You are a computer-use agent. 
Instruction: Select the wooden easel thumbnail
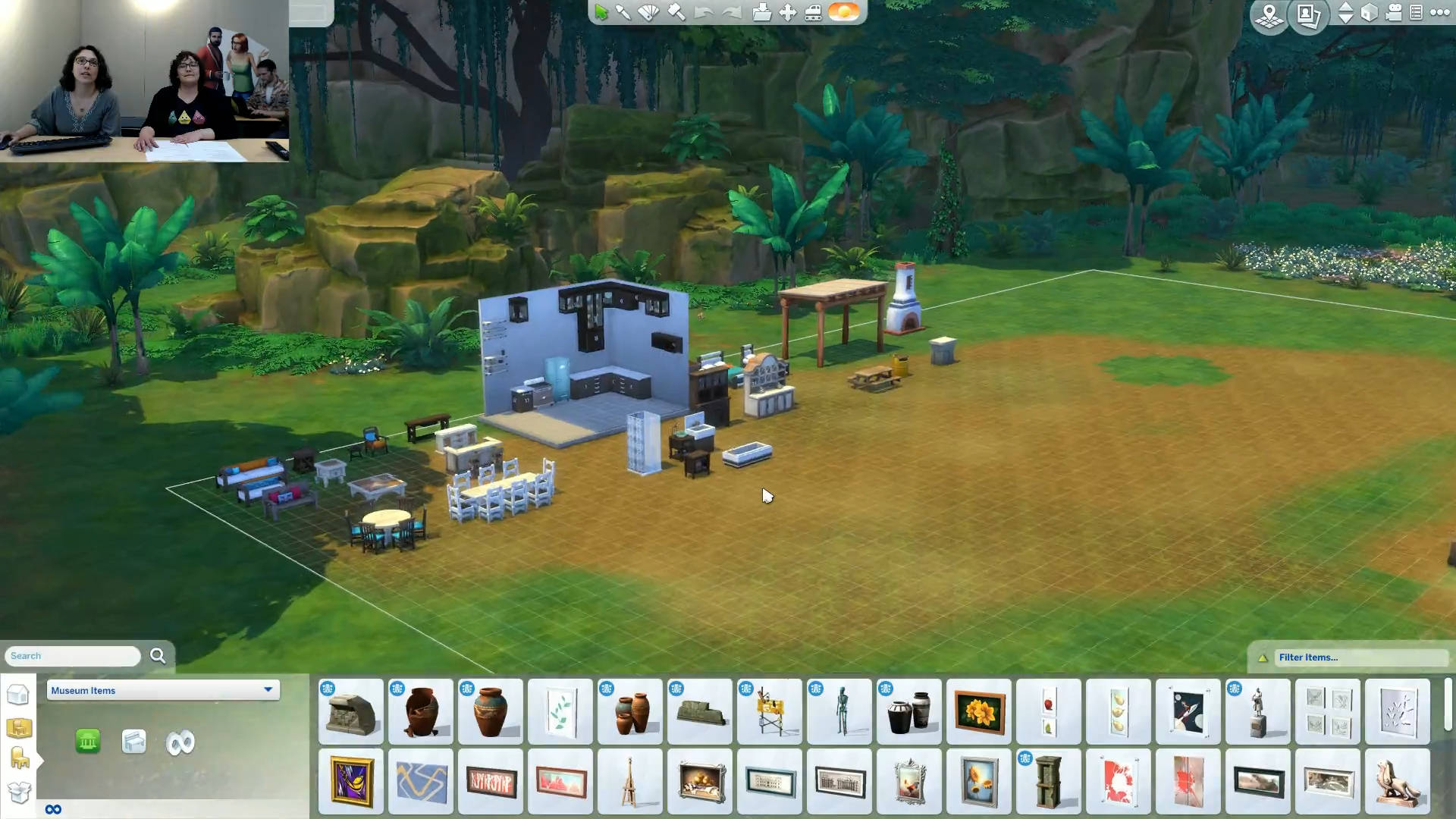click(629, 782)
